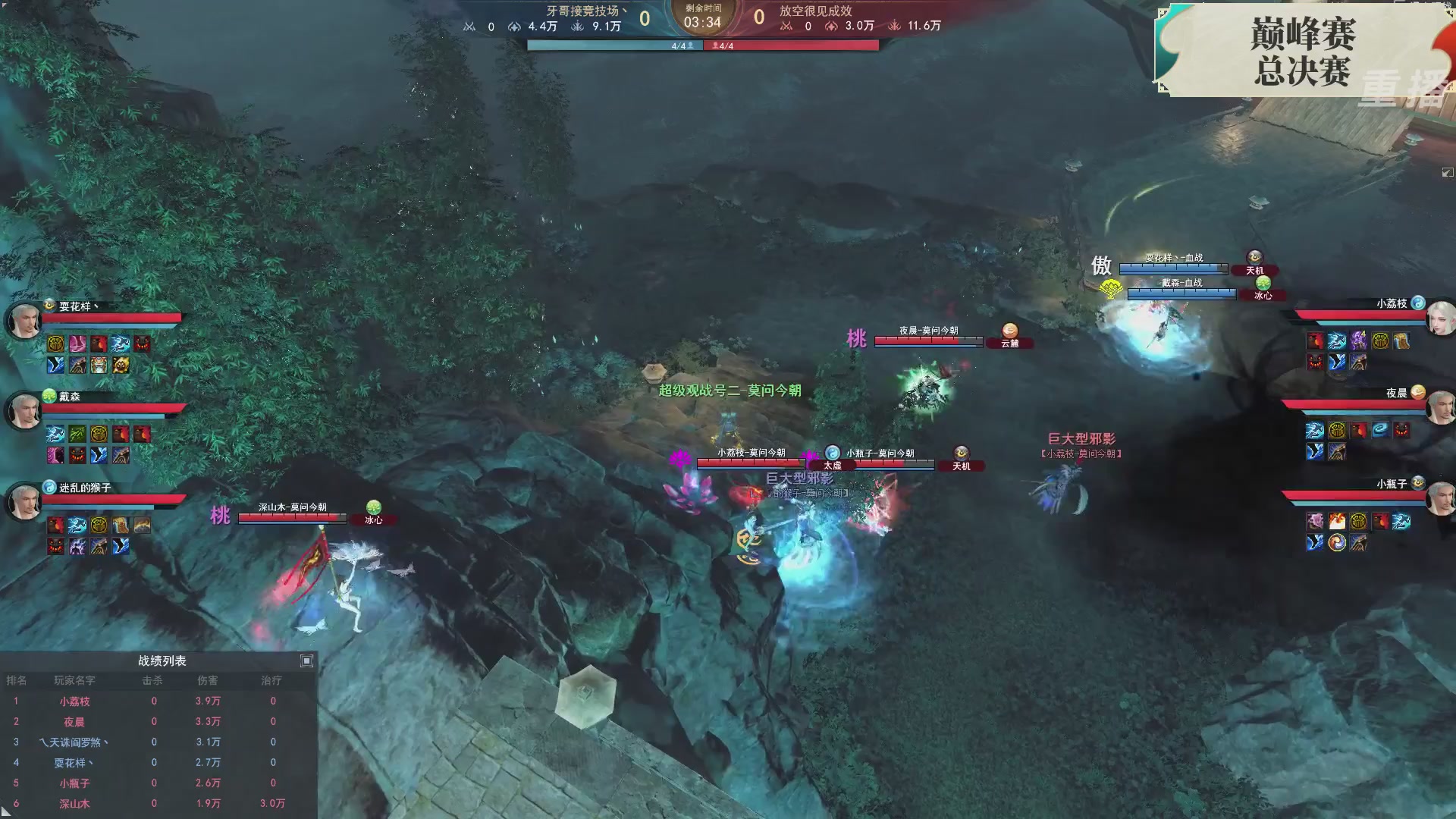Select 戴森's green bamboo skill icon
The height and width of the screenshot is (819, 1456).
76,432
